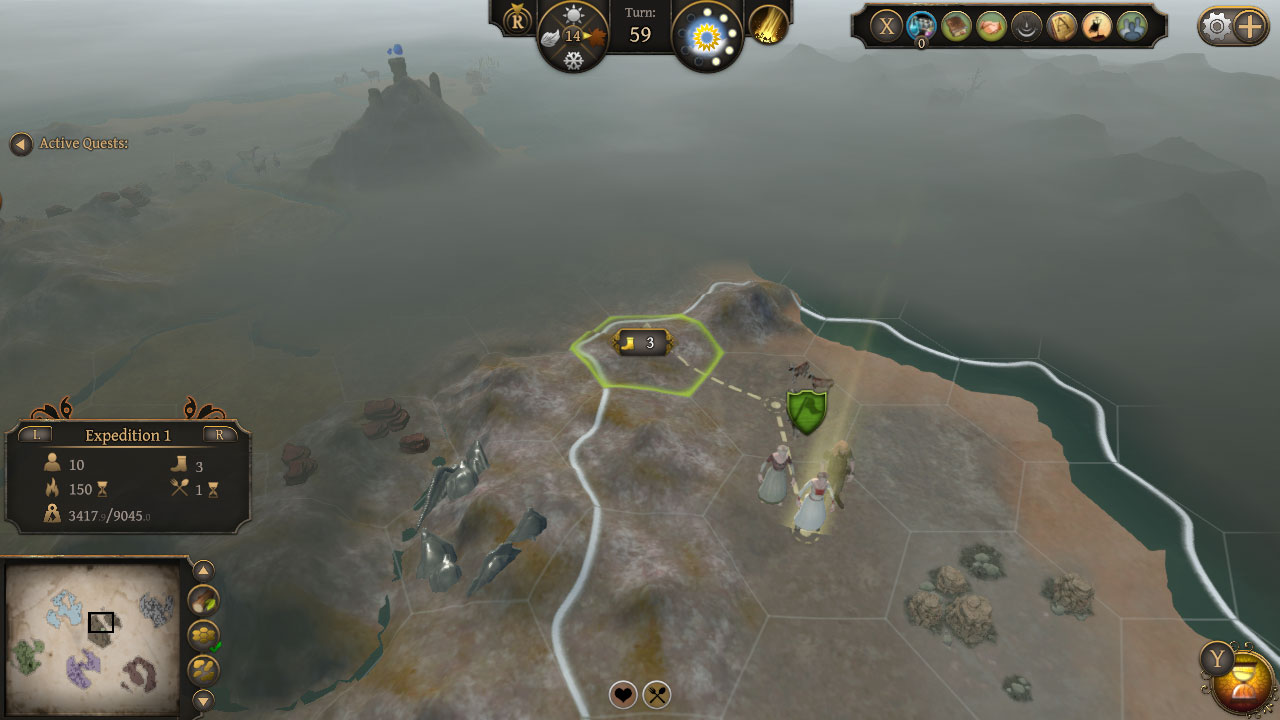Select the parchment letter A icon
This screenshot has width=1280, height=720.
[1061, 26]
